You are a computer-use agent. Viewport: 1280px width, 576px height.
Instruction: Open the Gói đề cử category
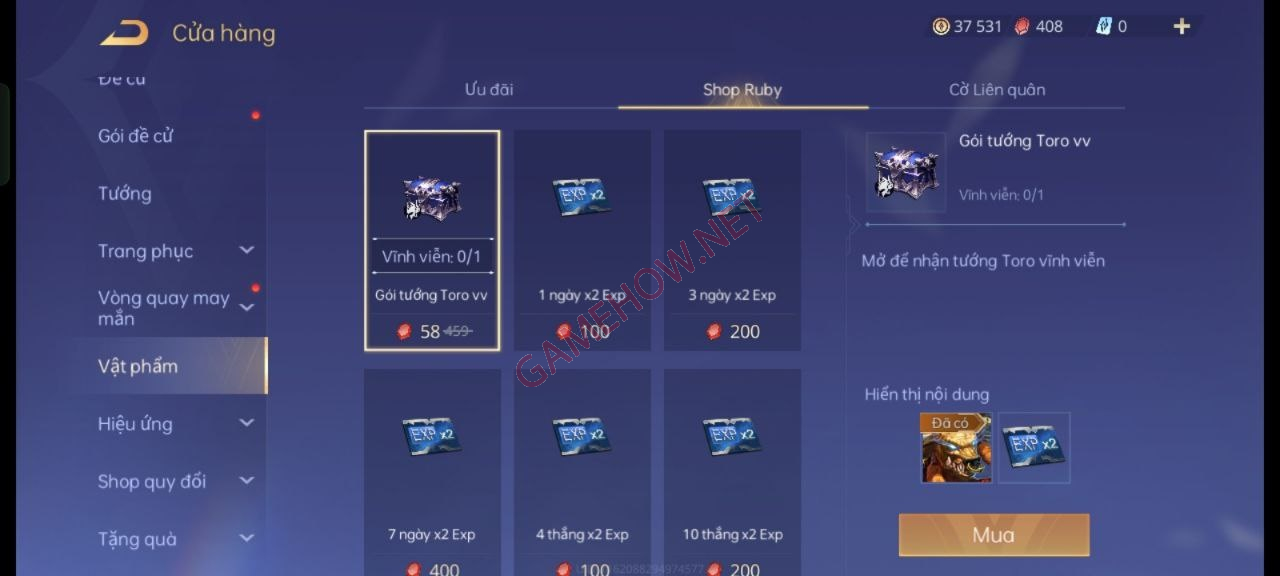(x=136, y=136)
